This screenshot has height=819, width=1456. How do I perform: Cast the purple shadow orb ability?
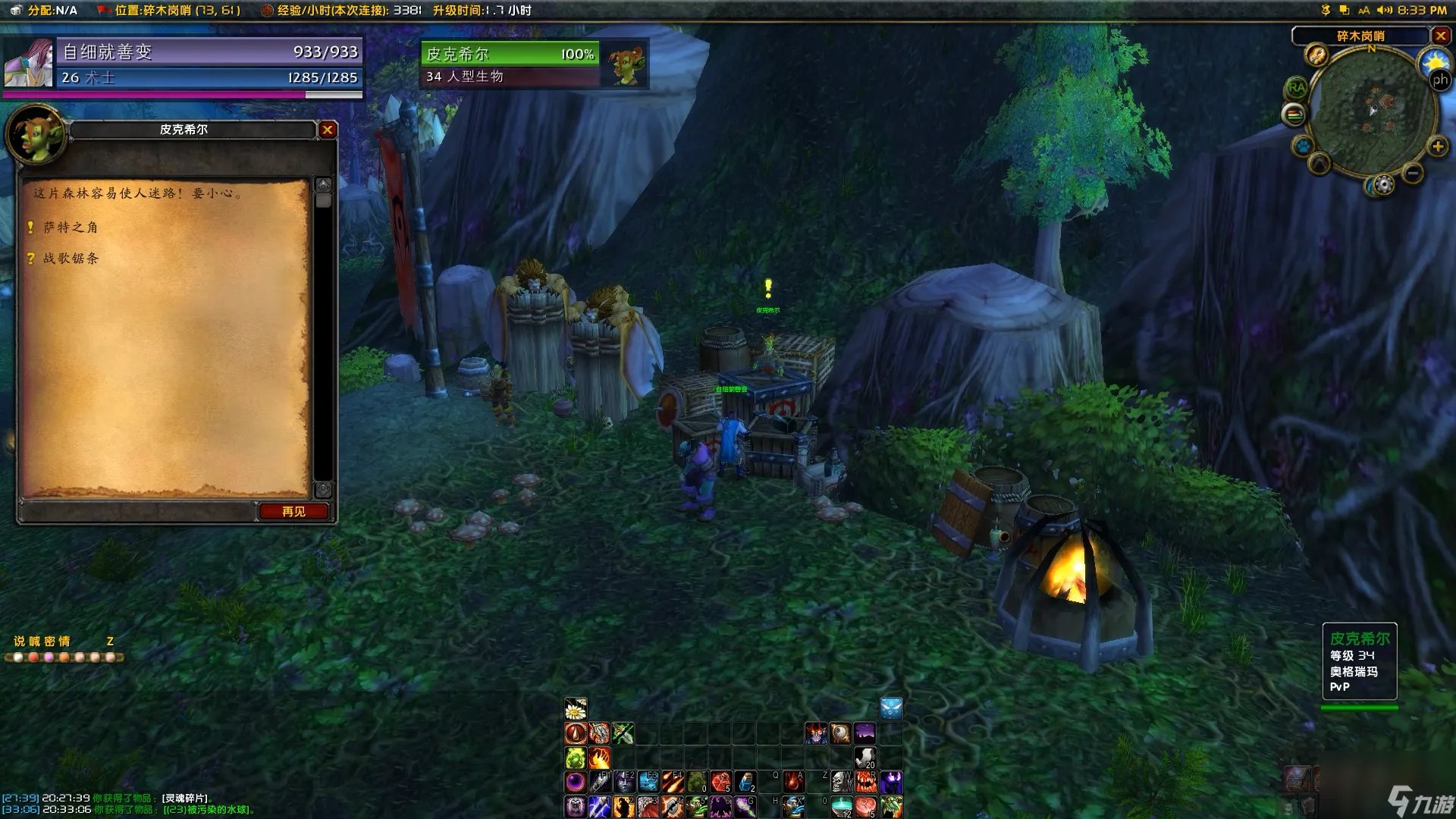click(576, 782)
